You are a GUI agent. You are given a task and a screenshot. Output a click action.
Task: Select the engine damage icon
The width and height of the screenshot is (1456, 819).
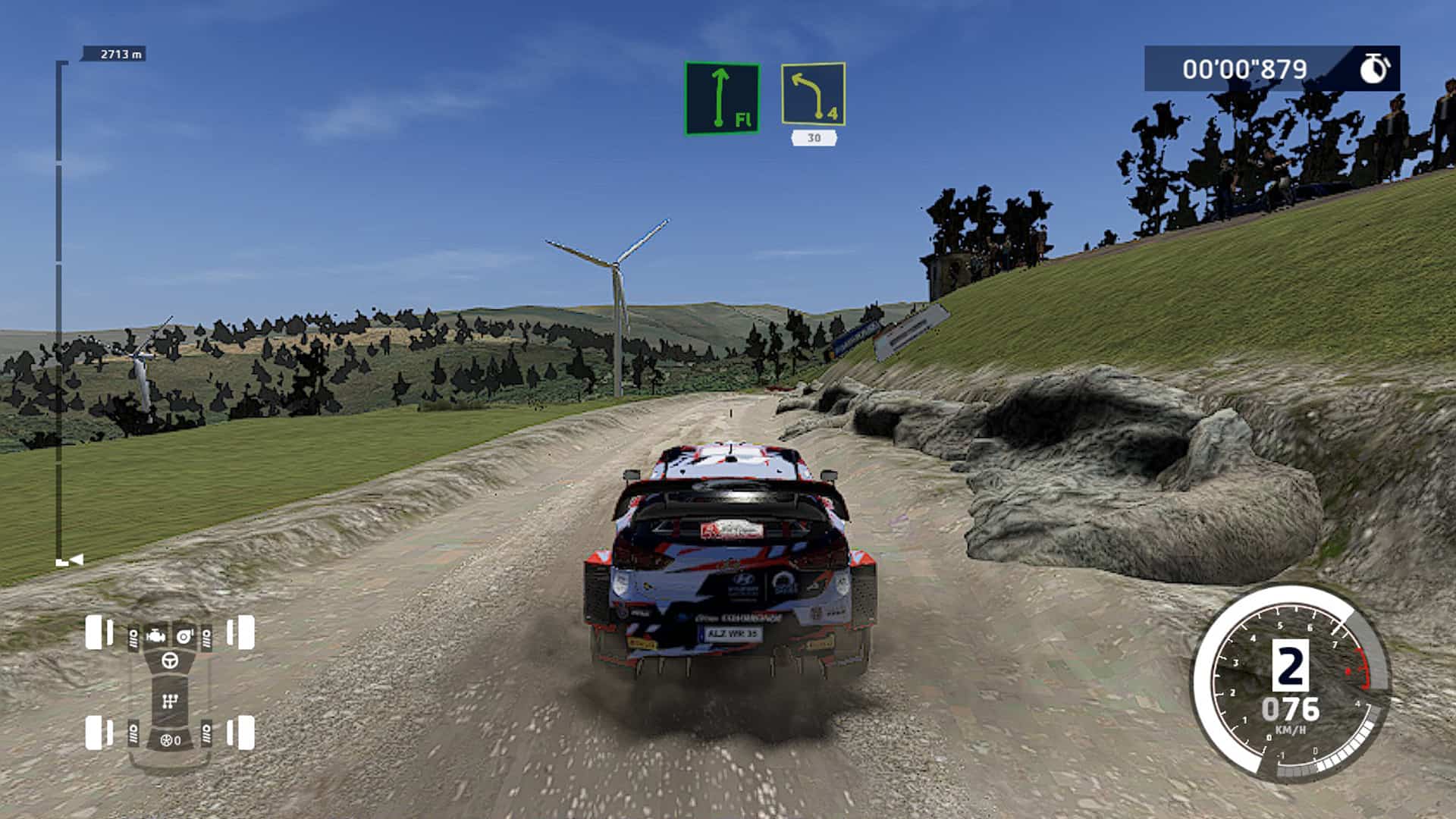[x=155, y=636]
